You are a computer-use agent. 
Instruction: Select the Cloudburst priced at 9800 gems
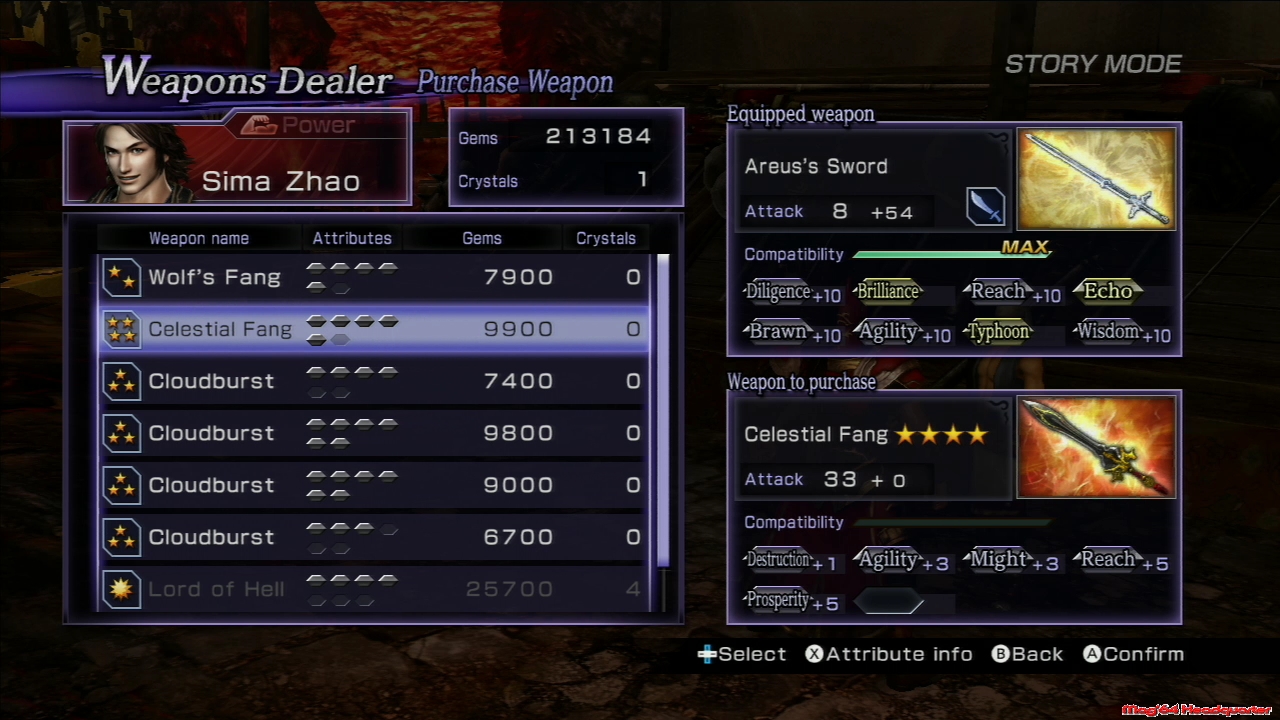point(375,433)
